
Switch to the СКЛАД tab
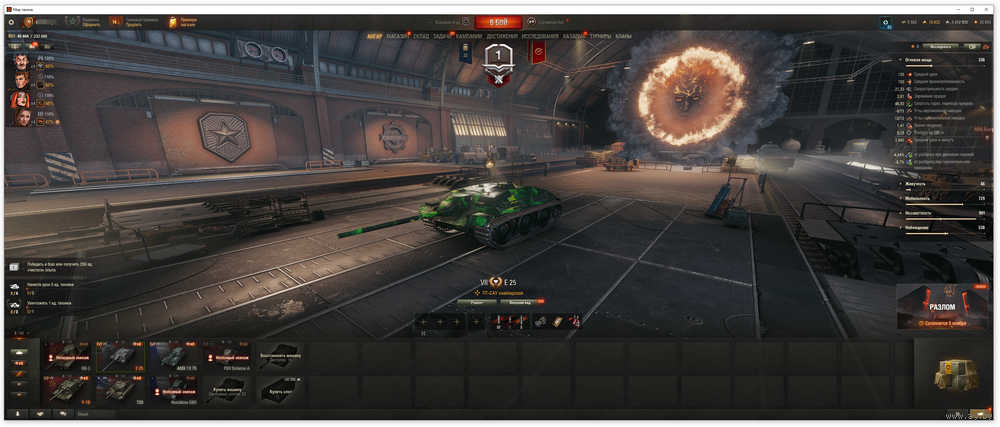421,36
